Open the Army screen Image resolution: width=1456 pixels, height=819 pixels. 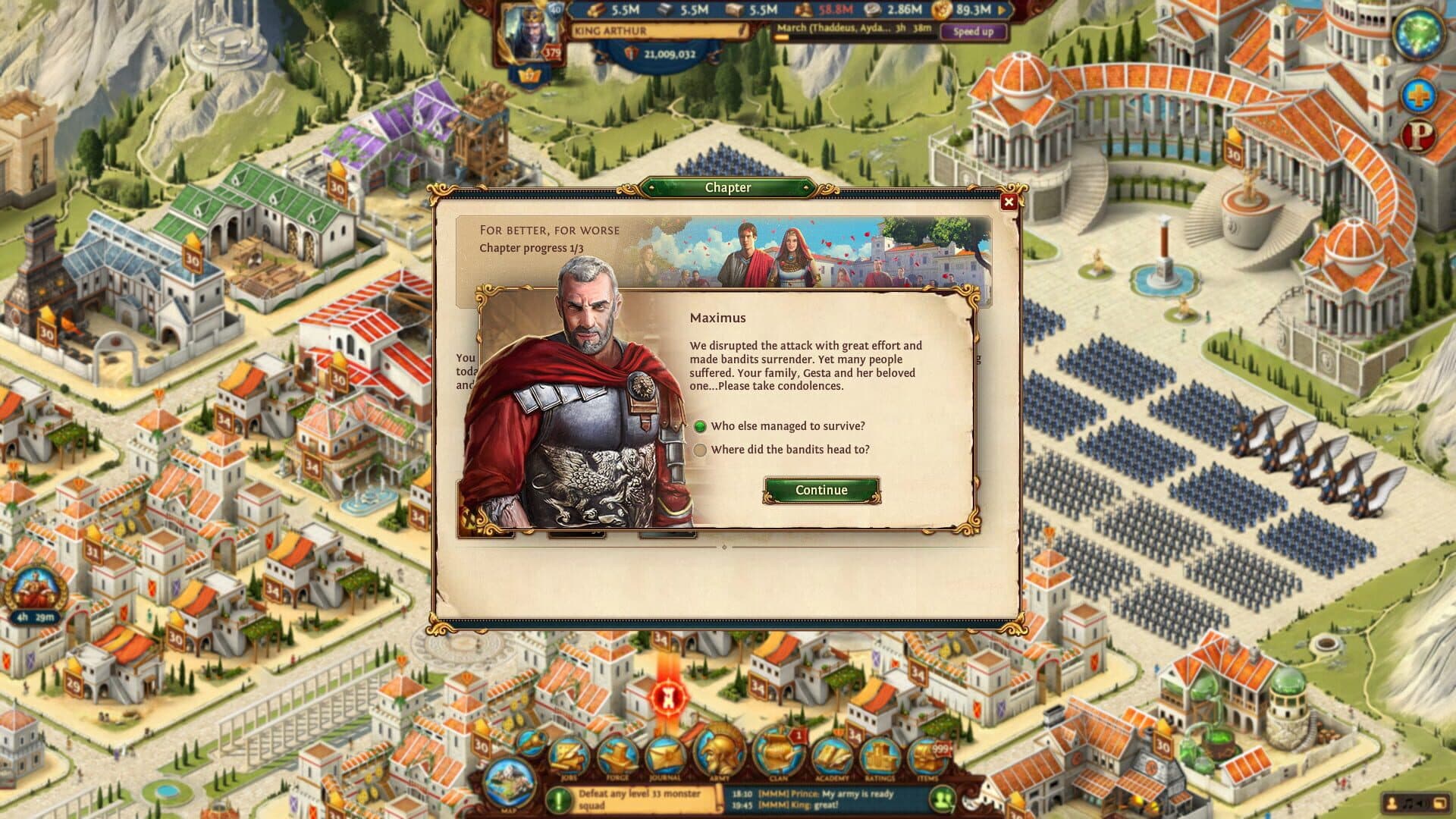718,755
